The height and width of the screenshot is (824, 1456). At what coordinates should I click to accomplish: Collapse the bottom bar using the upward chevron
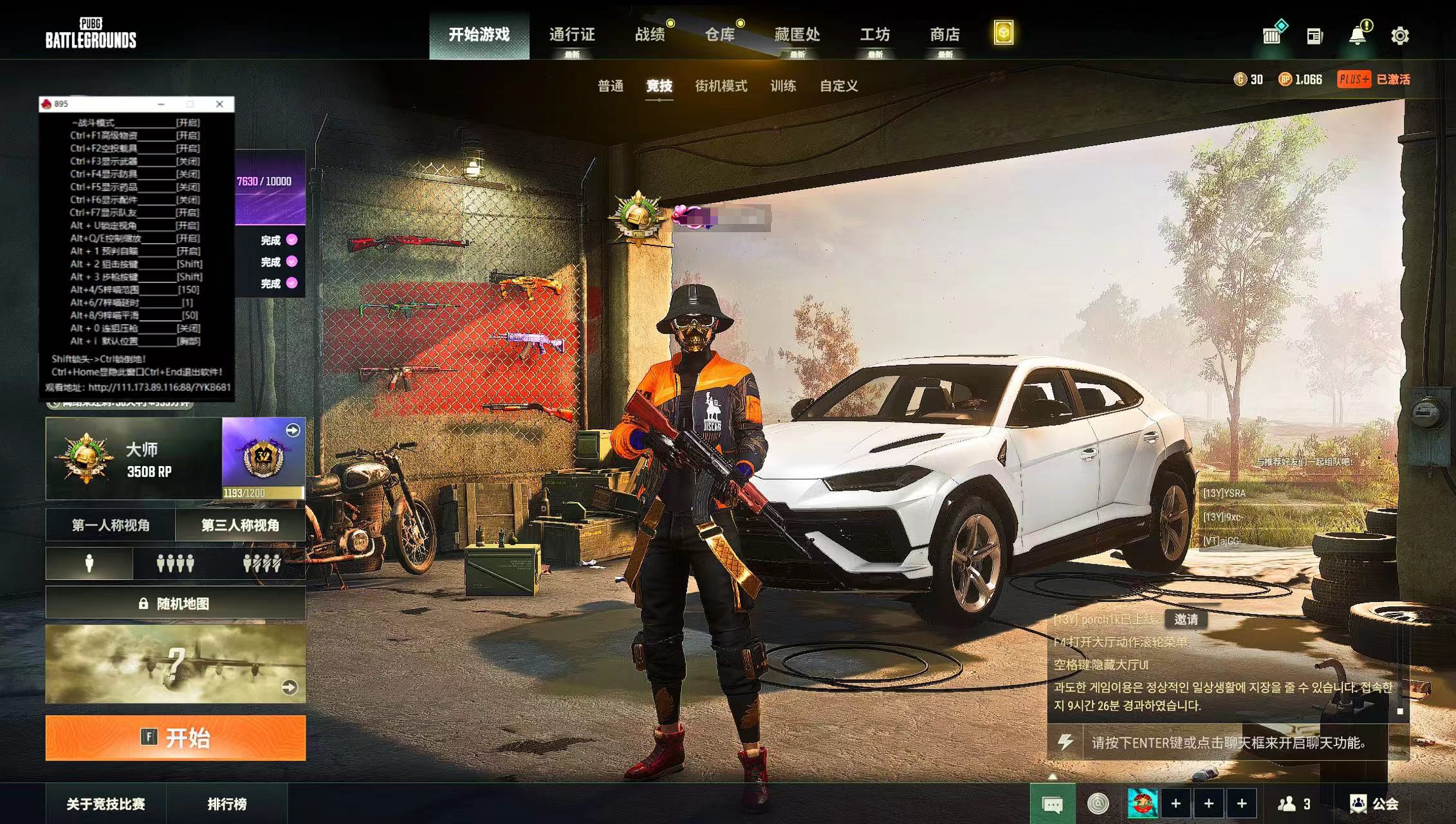1053,776
